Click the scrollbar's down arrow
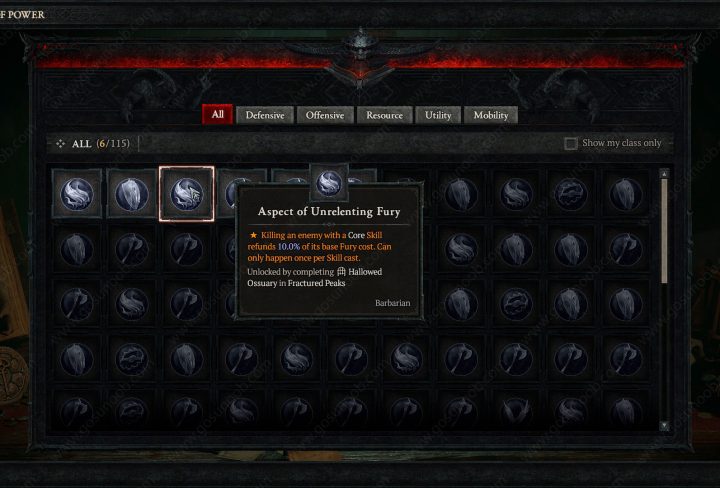This screenshot has height=488, width=720. (x=664, y=425)
